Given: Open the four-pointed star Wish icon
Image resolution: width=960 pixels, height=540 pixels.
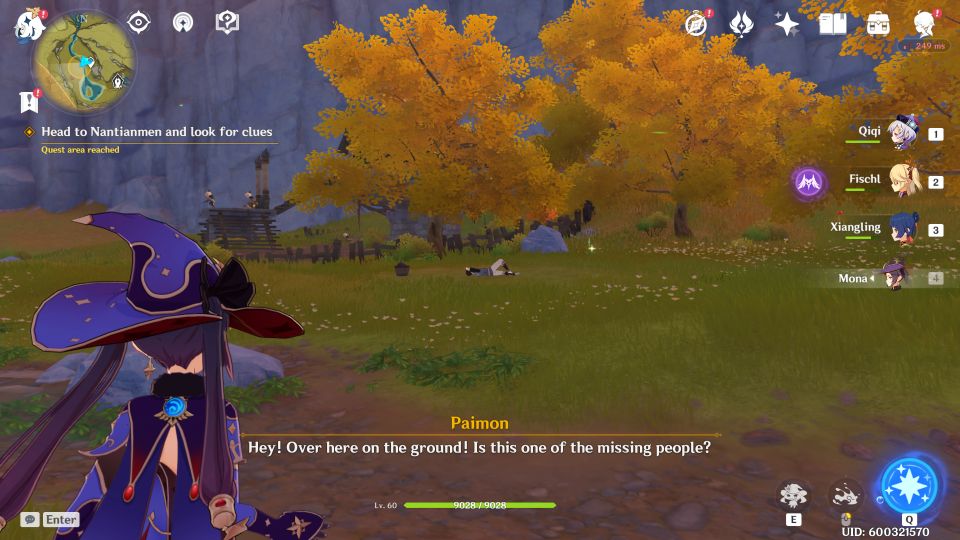Looking at the screenshot, I should 787,24.
